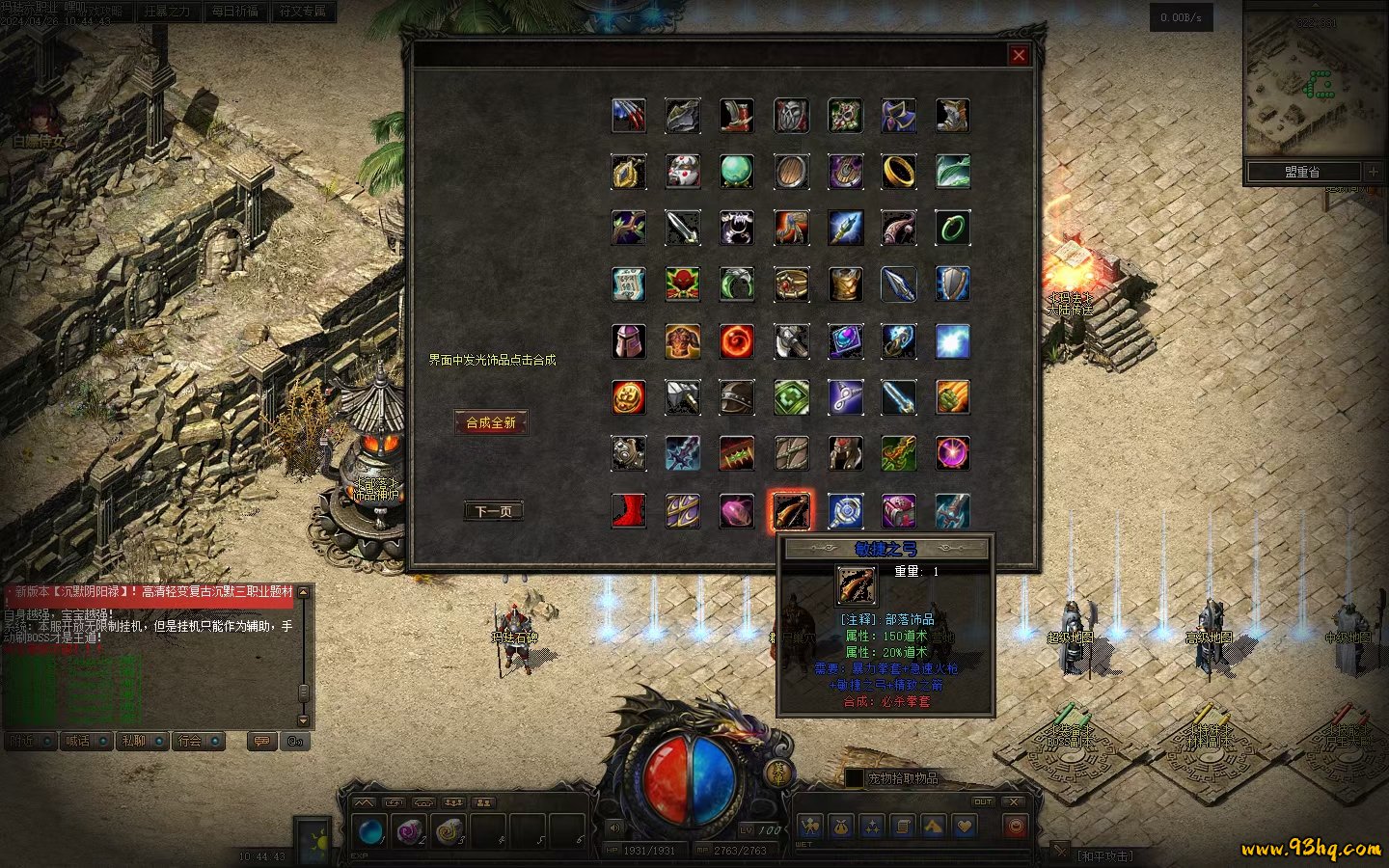Screen dimensions: 1389x868
Task: Close the accessory crafting window
Action: [1019, 55]
